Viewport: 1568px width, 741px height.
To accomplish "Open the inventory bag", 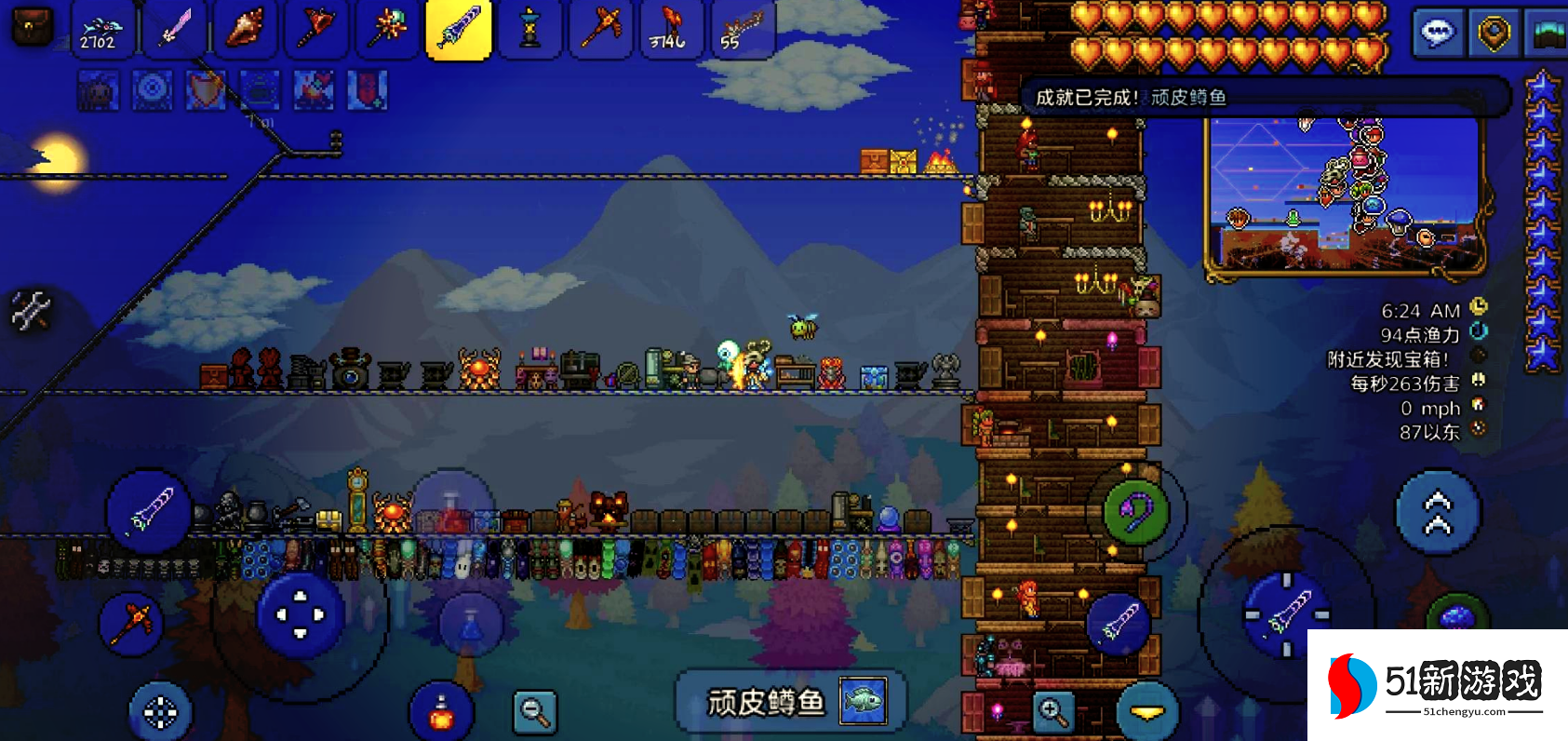I will (31, 27).
